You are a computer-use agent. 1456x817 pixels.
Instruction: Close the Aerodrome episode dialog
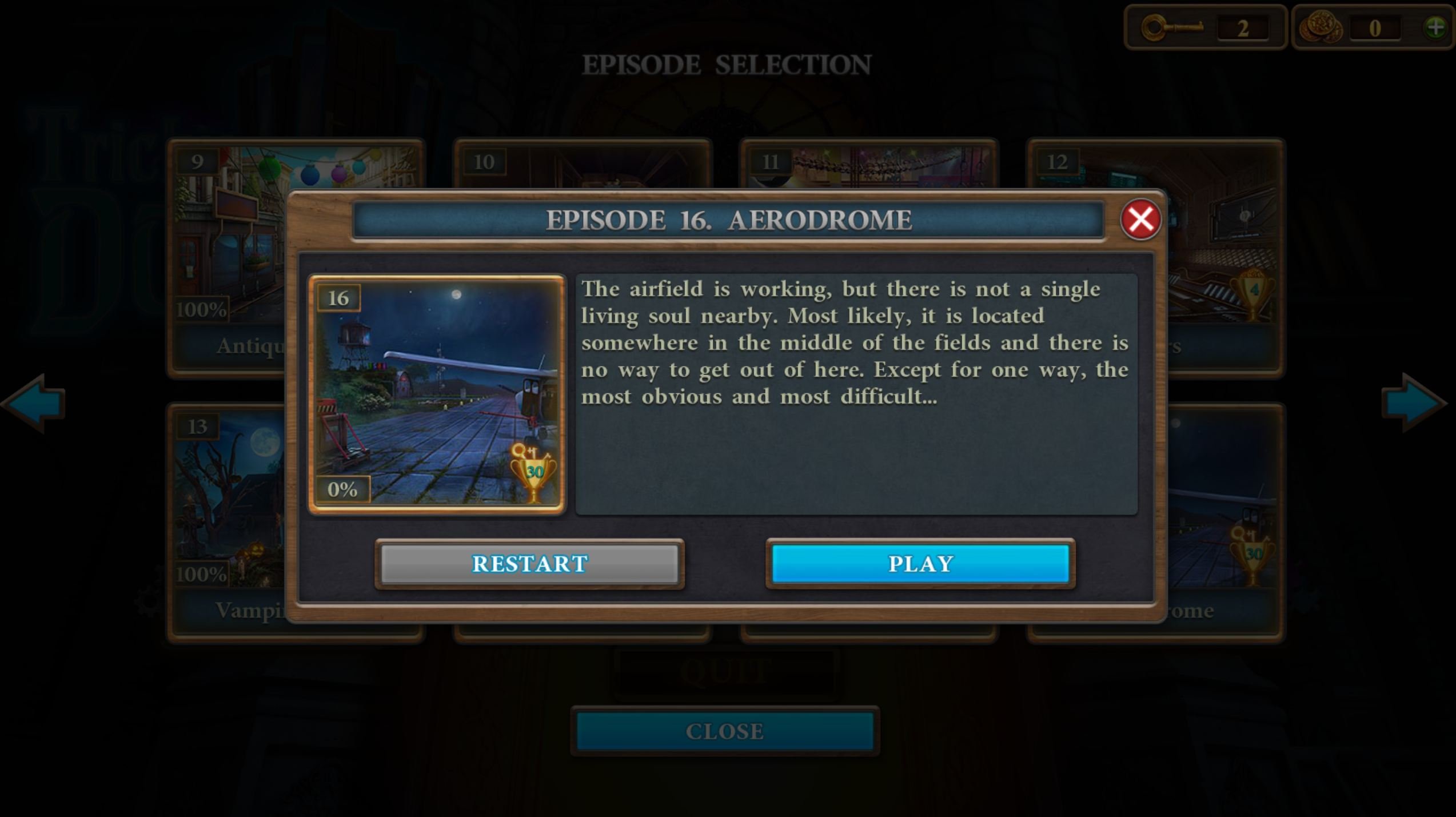[1140, 220]
